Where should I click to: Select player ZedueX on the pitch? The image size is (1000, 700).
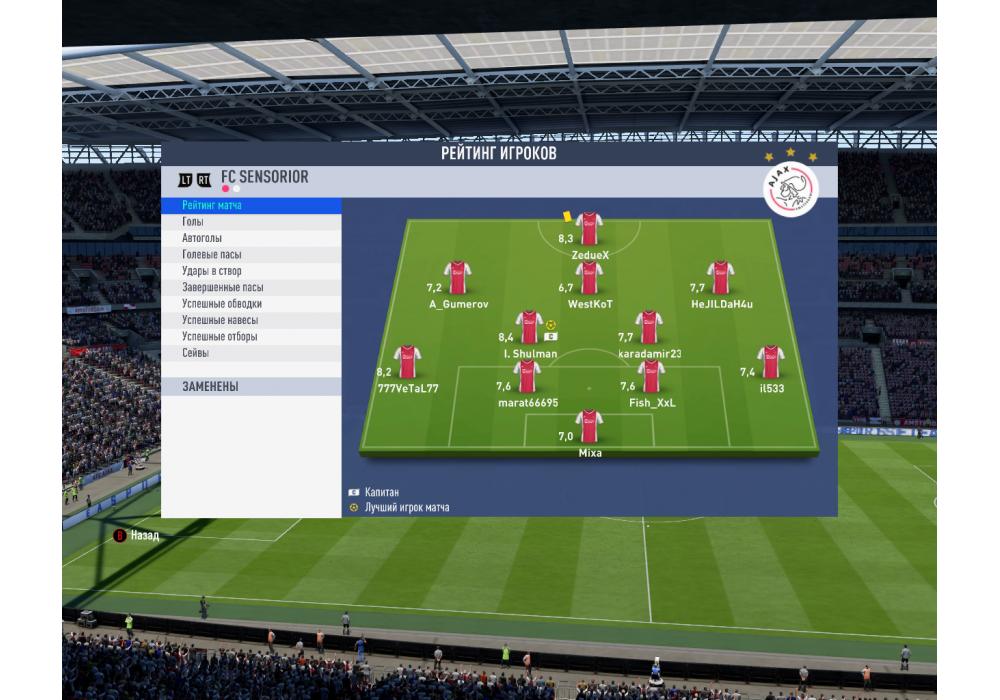point(589,229)
